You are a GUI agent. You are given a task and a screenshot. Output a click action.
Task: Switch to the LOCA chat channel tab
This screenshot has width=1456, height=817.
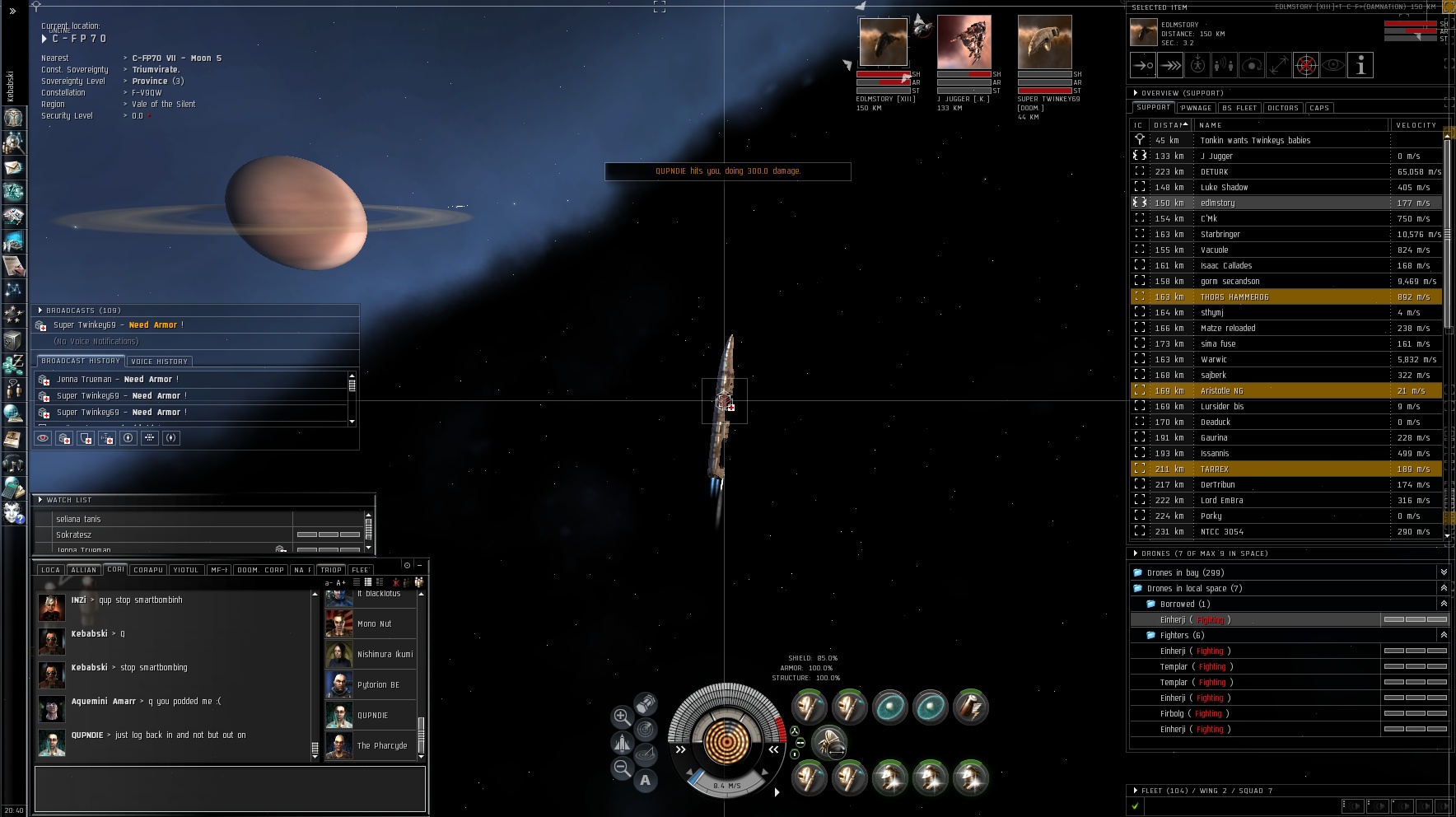tap(50, 570)
